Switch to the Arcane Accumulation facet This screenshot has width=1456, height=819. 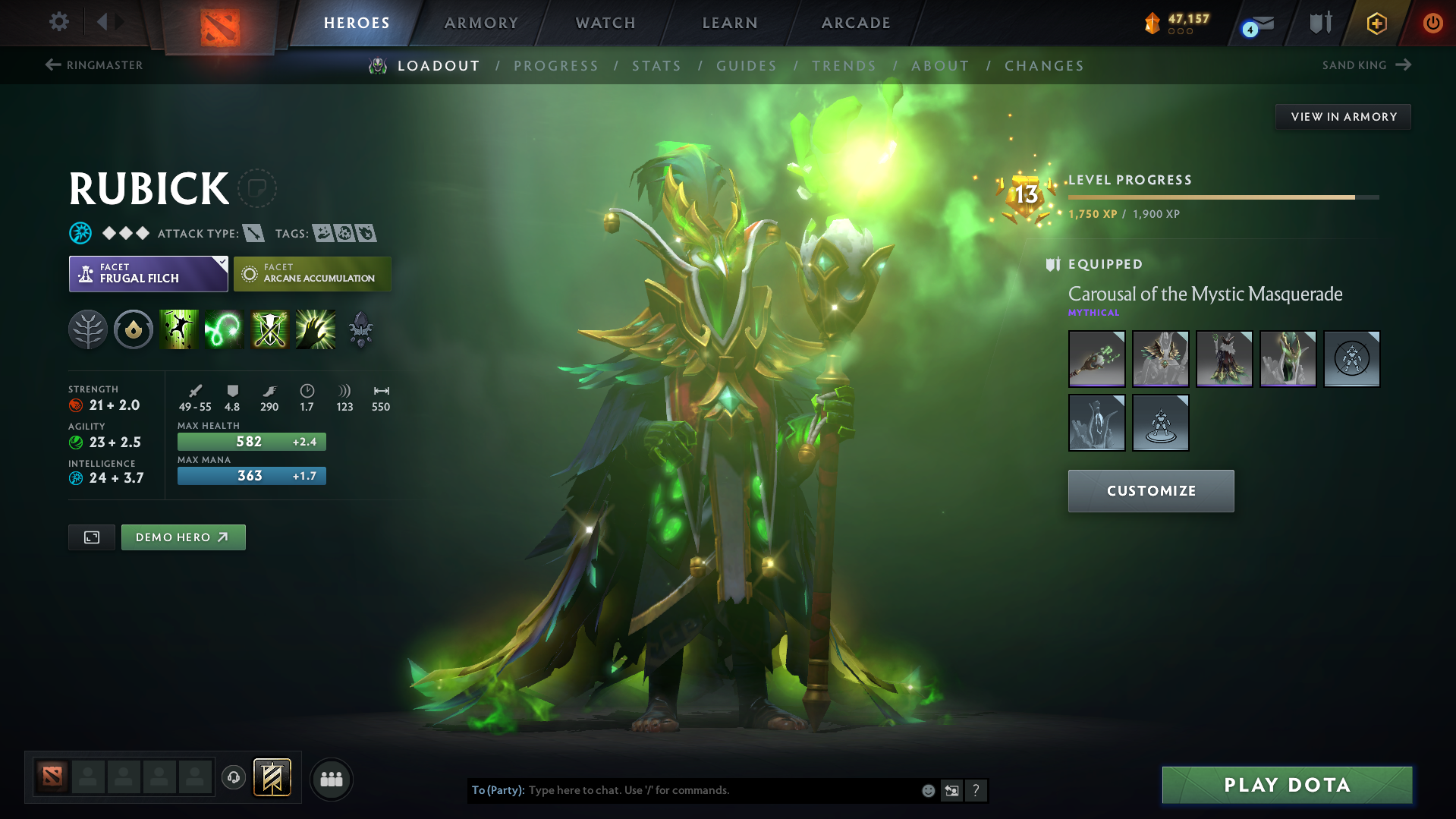click(312, 273)
